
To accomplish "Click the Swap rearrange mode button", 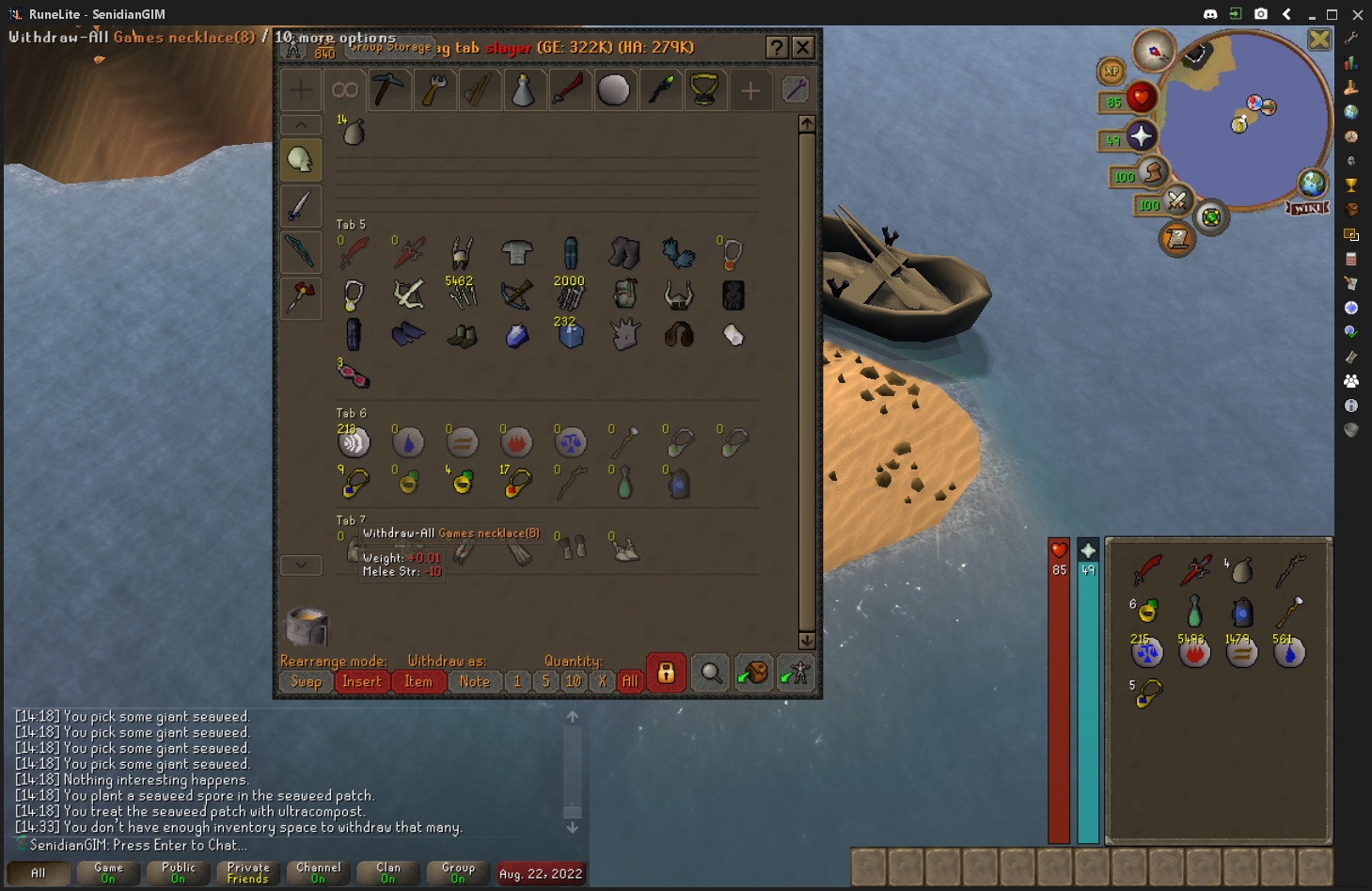I will click(x=305, y=681).
